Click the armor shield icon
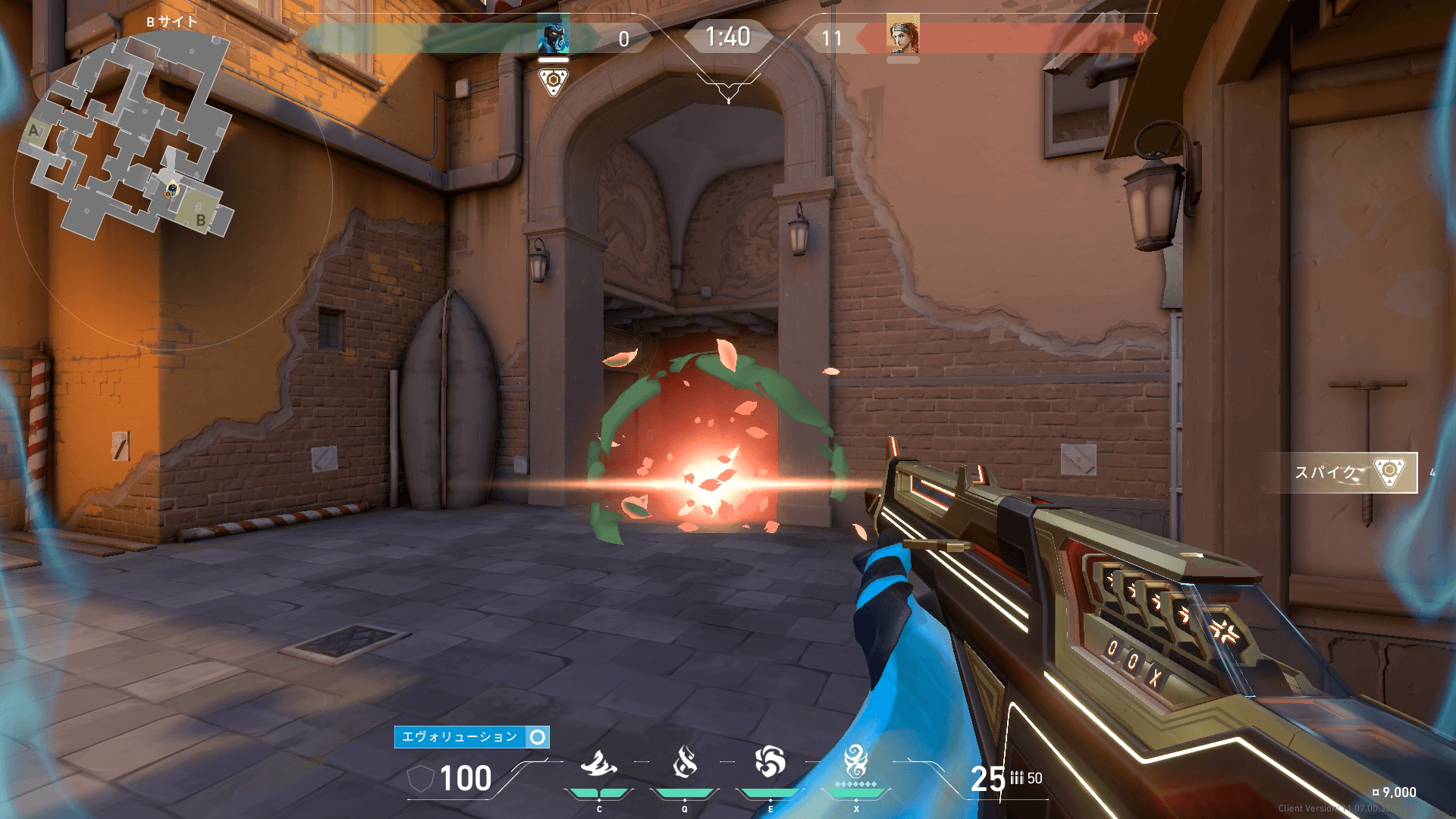 (421, 779)
